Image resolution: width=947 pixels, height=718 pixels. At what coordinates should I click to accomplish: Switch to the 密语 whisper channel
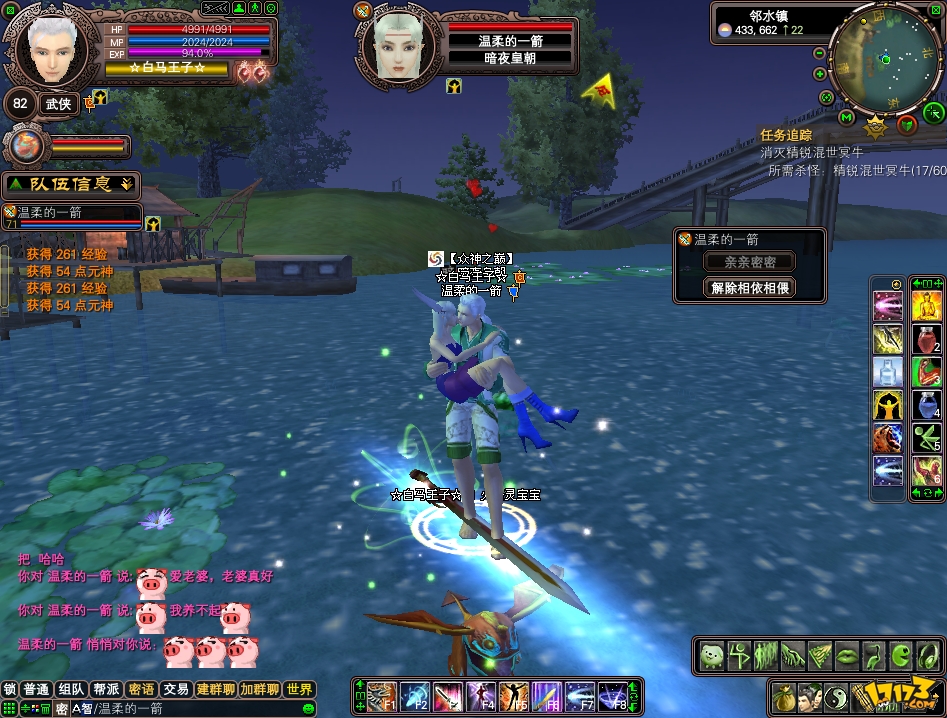point(142,689)
